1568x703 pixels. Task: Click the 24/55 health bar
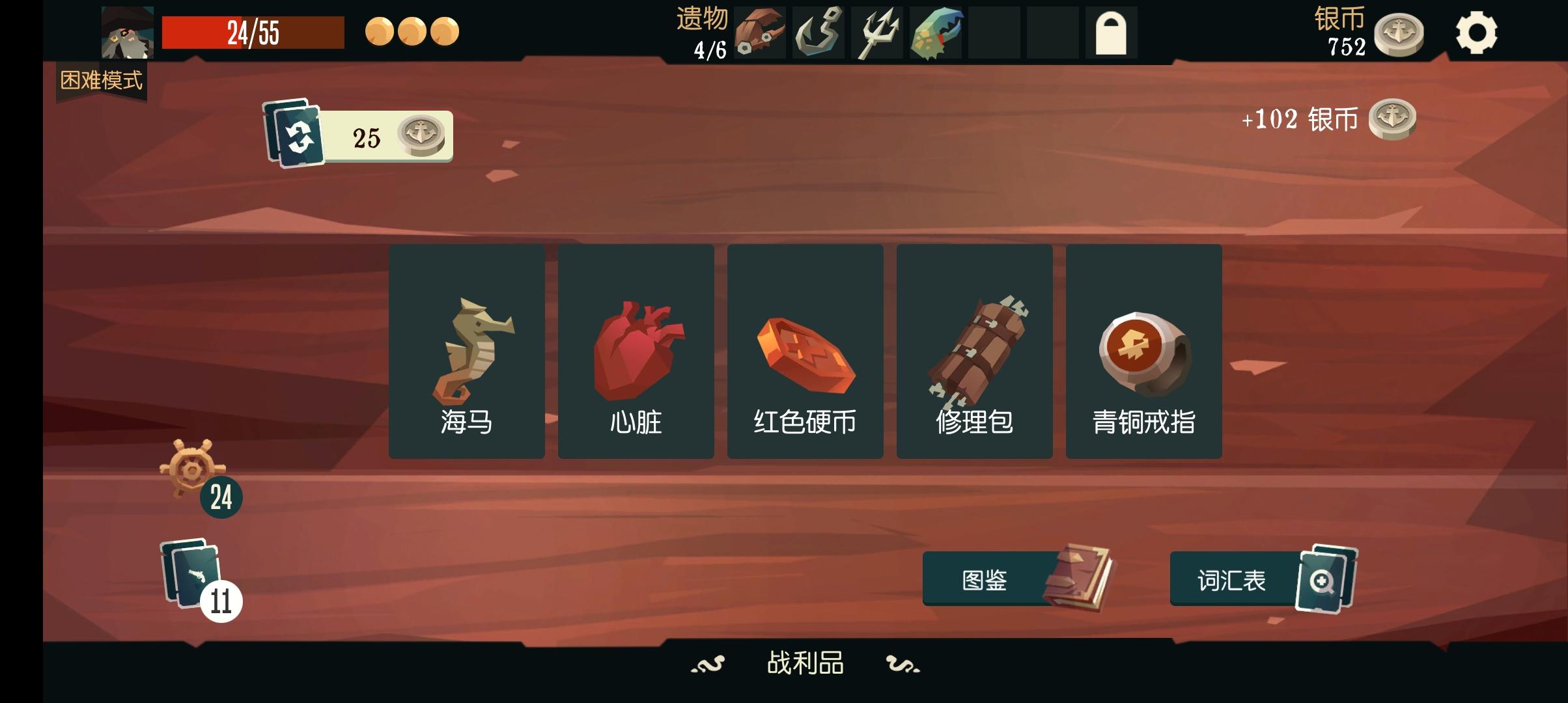coord(254,31)
